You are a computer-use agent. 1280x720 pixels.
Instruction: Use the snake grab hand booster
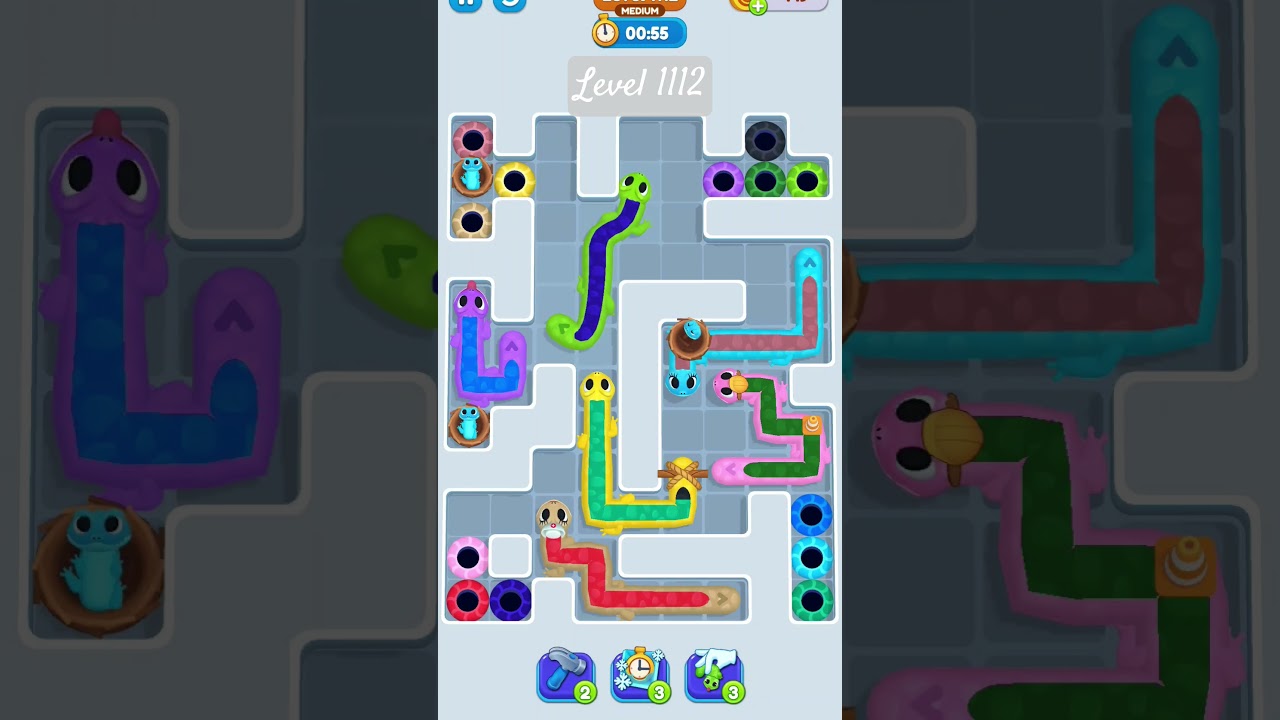click(x=713, y=675)
